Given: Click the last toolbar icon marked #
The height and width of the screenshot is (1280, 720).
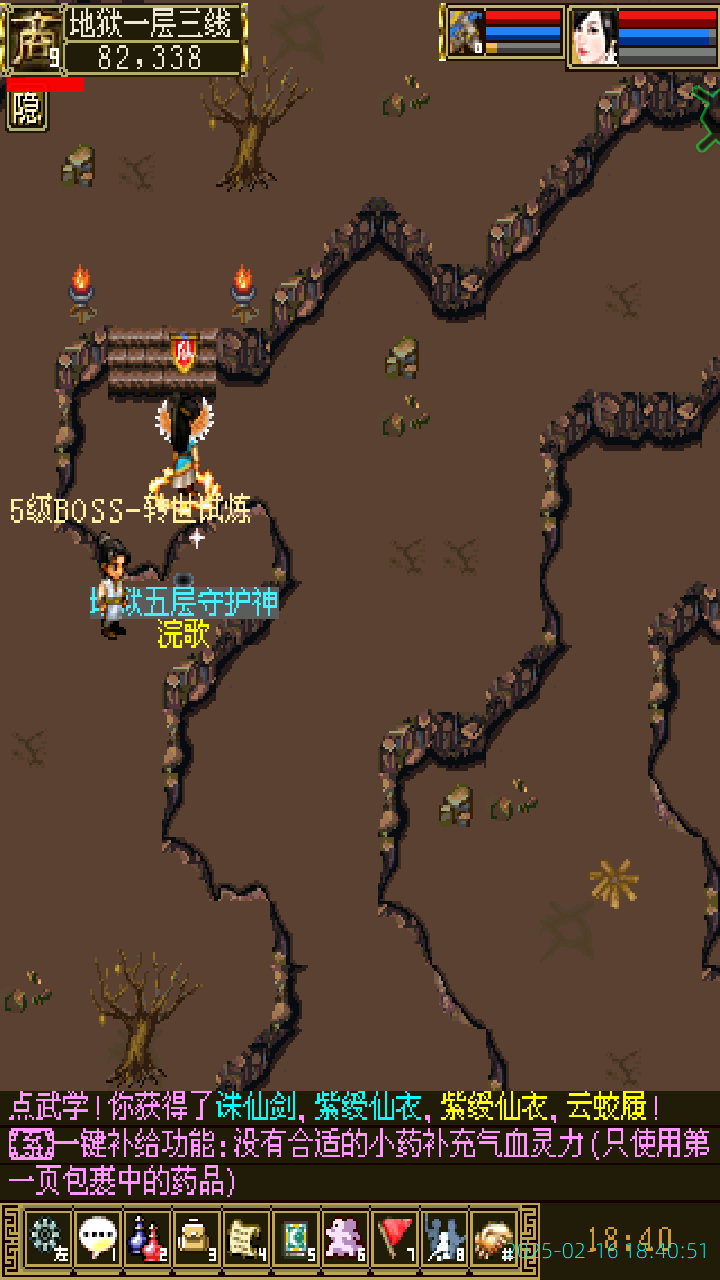Looking at the screenshot, I should (x=494, y=1238).
